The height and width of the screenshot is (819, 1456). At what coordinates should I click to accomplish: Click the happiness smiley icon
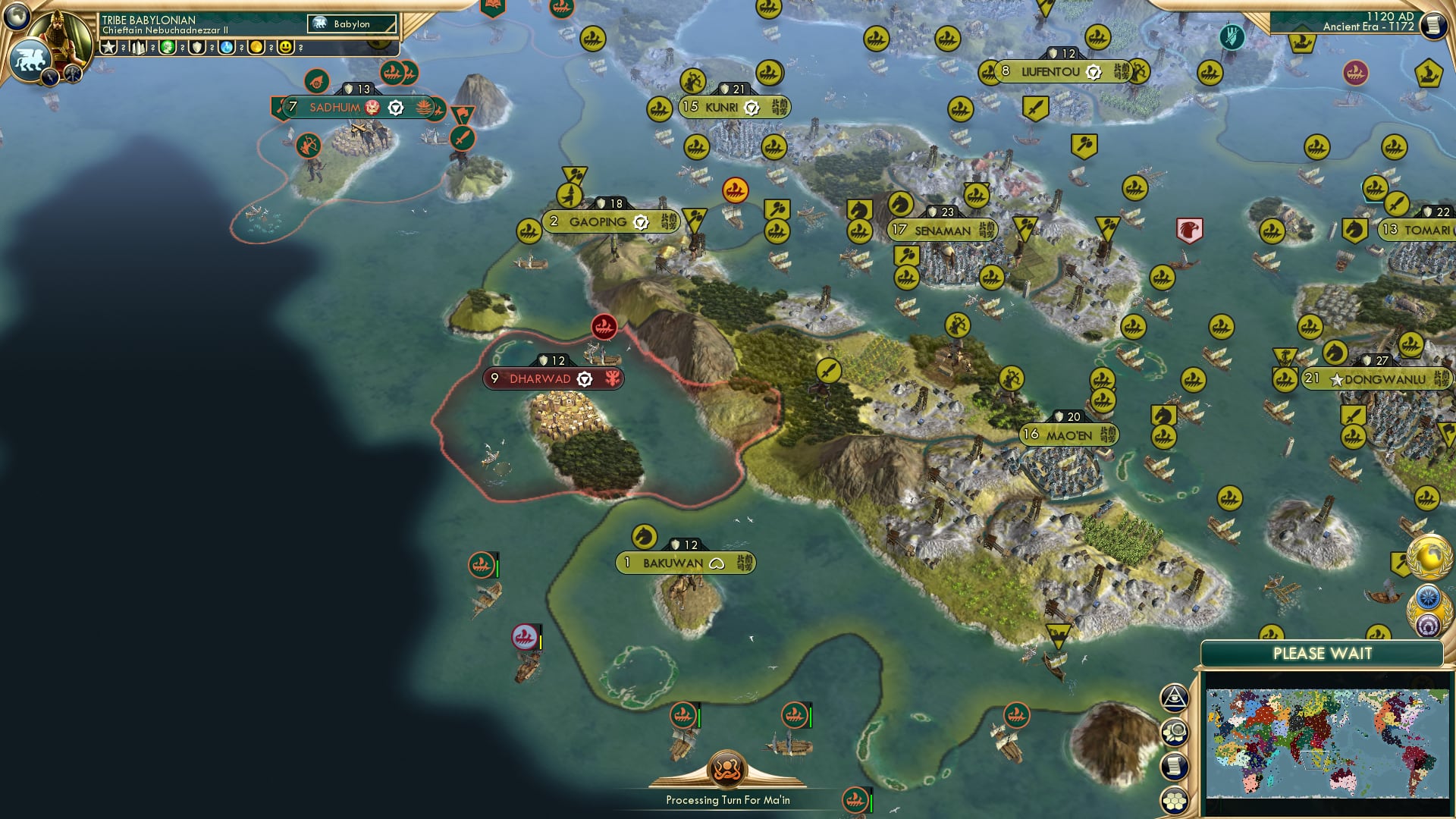(286, 47)
